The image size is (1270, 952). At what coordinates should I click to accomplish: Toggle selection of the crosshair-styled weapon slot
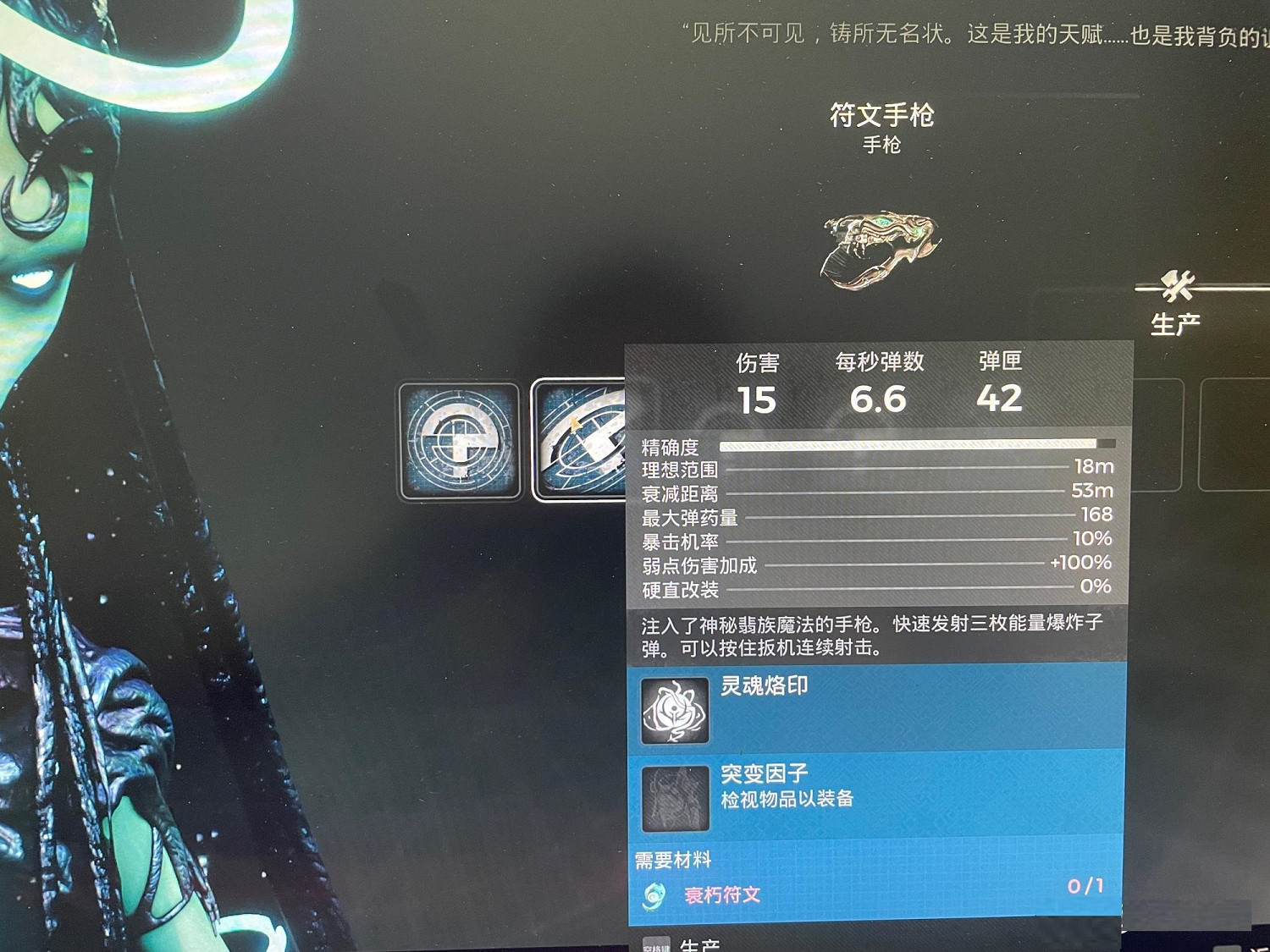458,443
